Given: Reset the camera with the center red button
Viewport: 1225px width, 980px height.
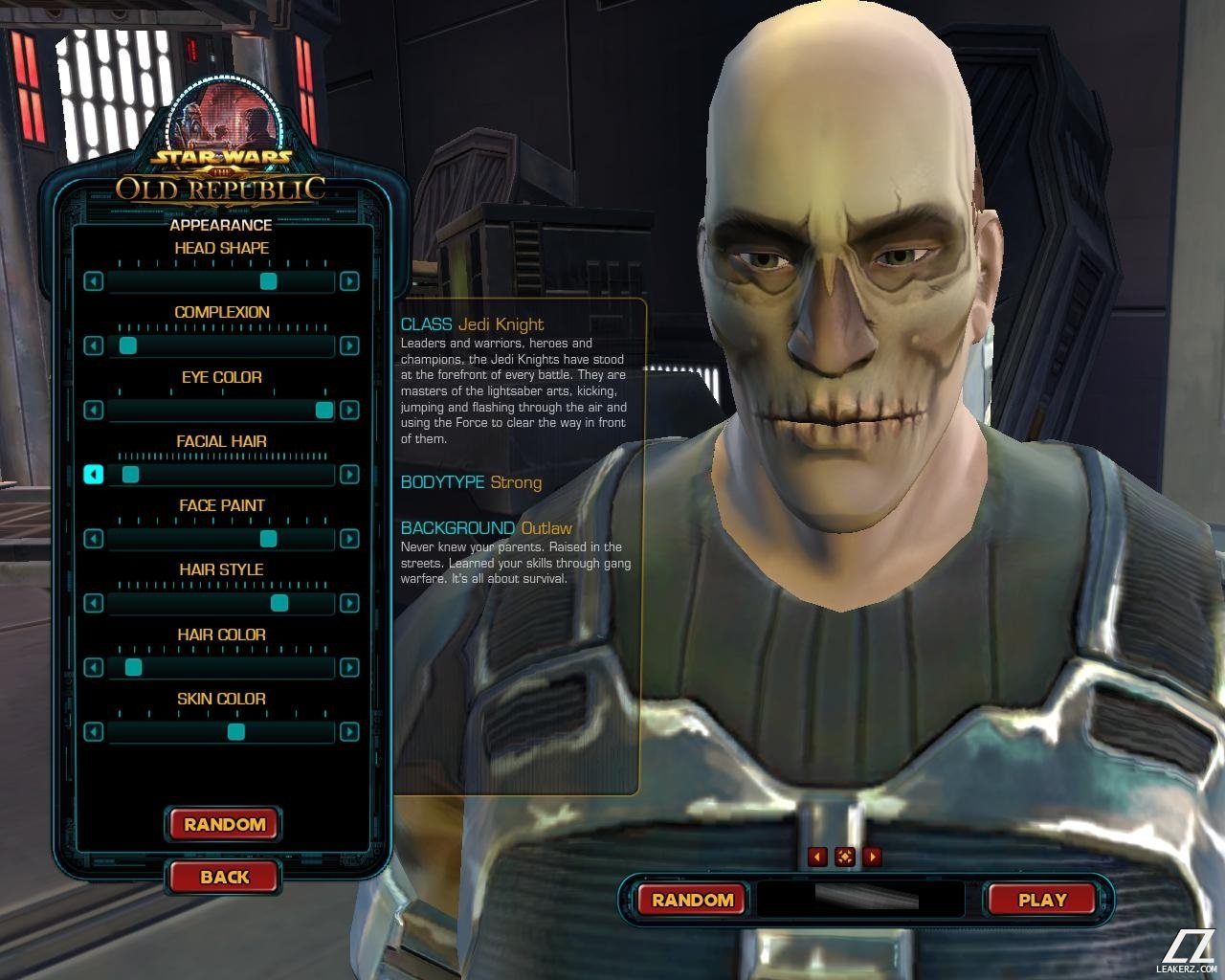Looking at the screenshot, I should click(844, 857).
